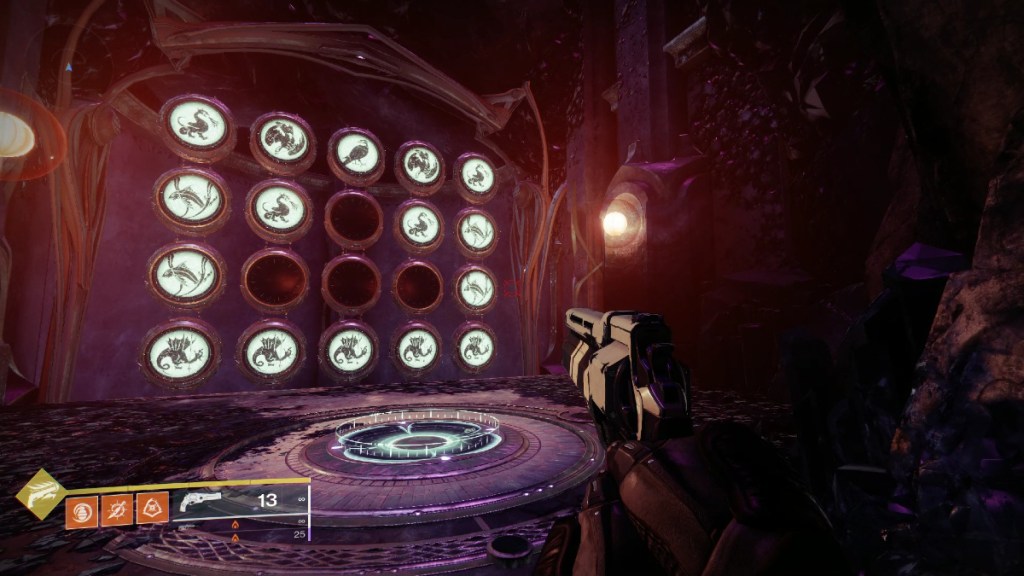Activate the hooded class ability icon
The image size is (1024, 576).
click(x=152, y=511)
